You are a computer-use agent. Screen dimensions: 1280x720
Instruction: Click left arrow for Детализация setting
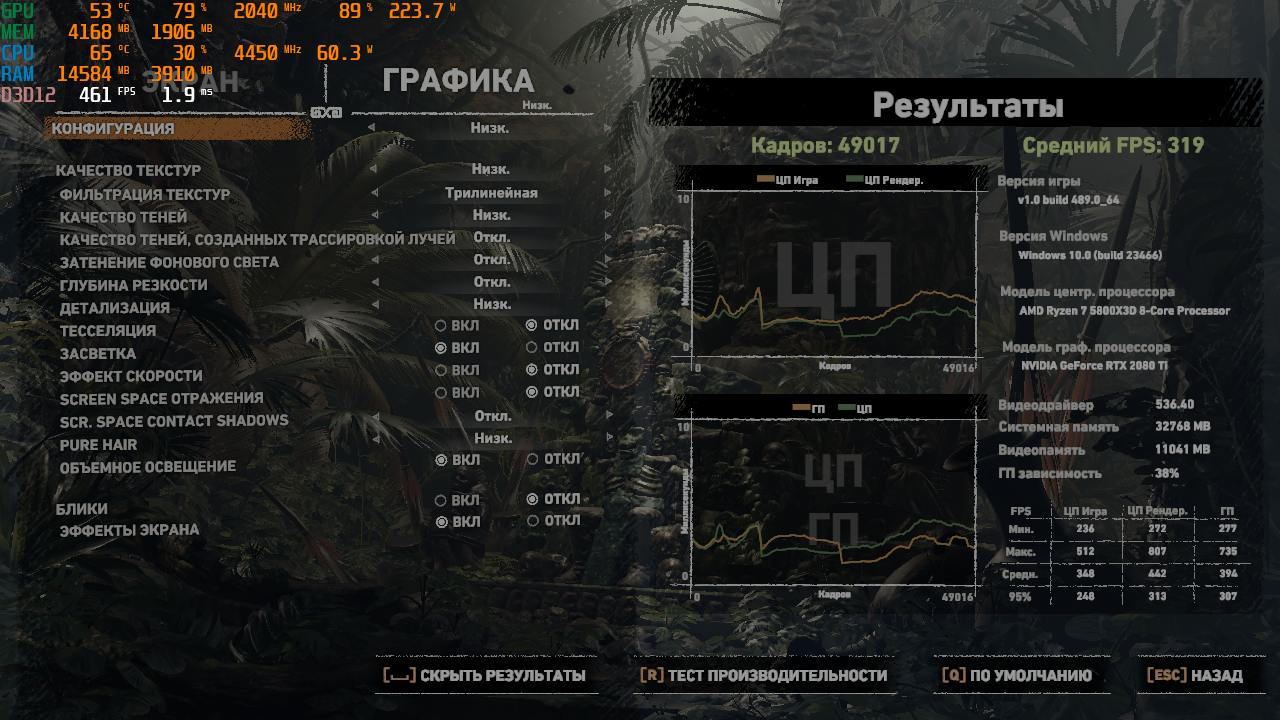[x=375, y=305]
